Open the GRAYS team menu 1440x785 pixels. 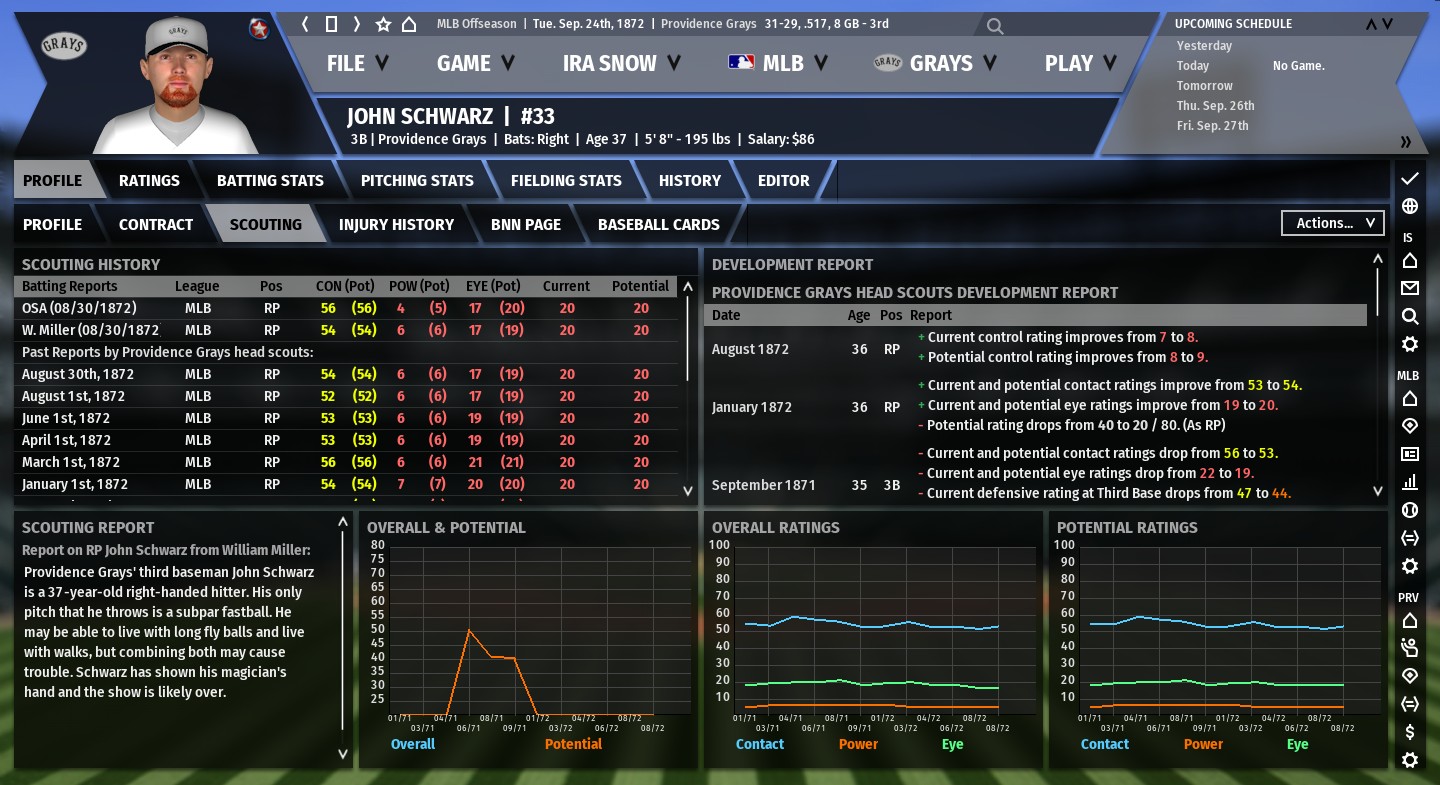tap(935, 63)
